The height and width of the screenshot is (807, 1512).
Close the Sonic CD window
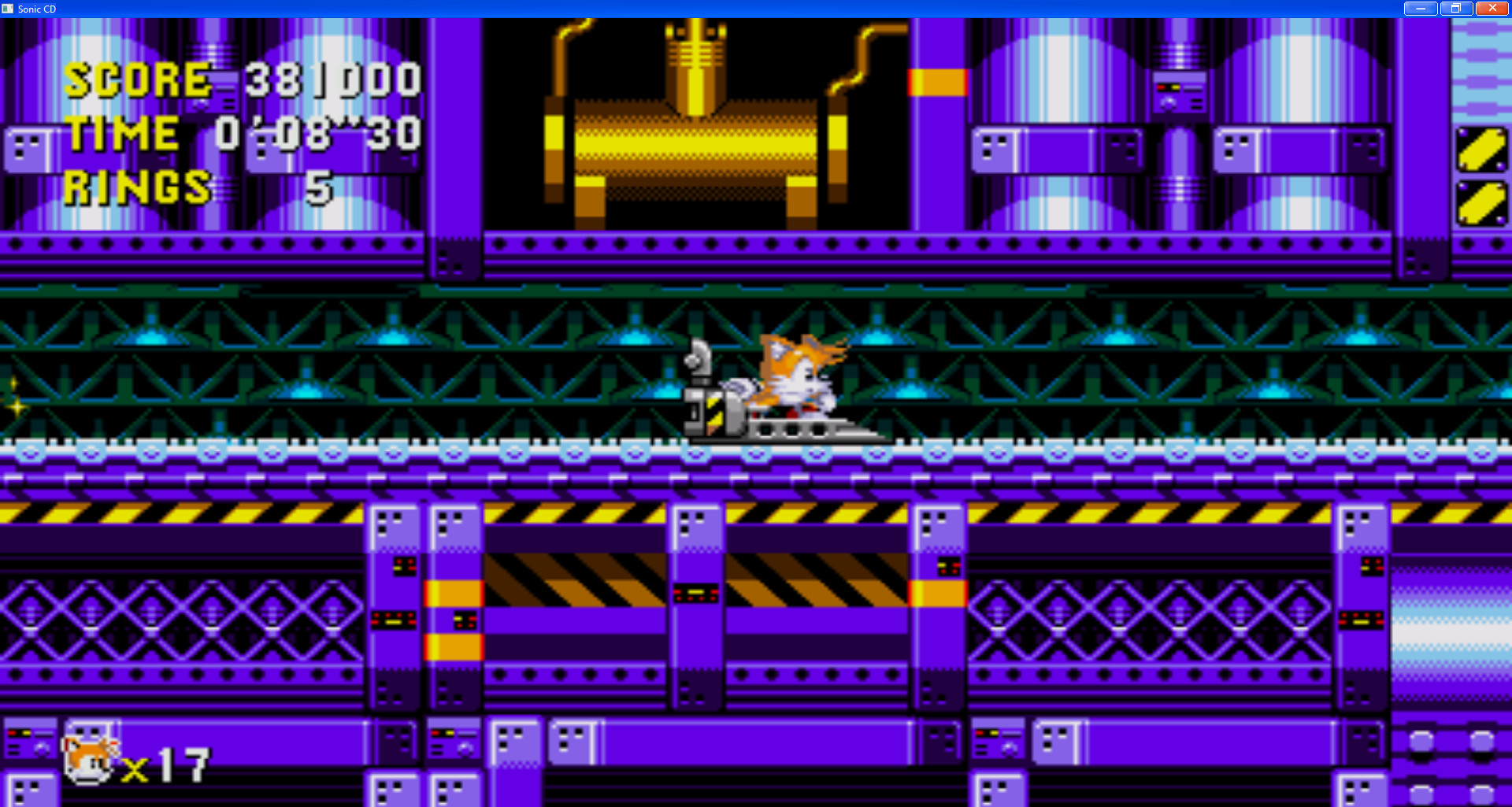1492,8
